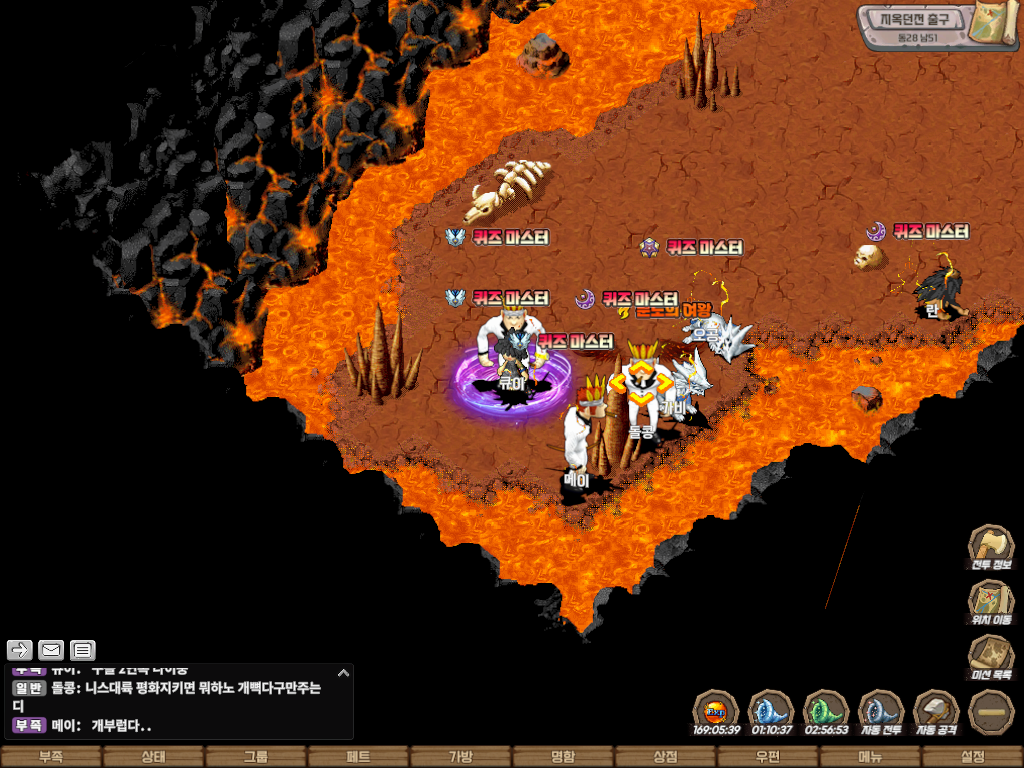Viewport: 1024px width, 768px height.
Task: Open the 그룹 group menu
Action: [x=256, y=757]
